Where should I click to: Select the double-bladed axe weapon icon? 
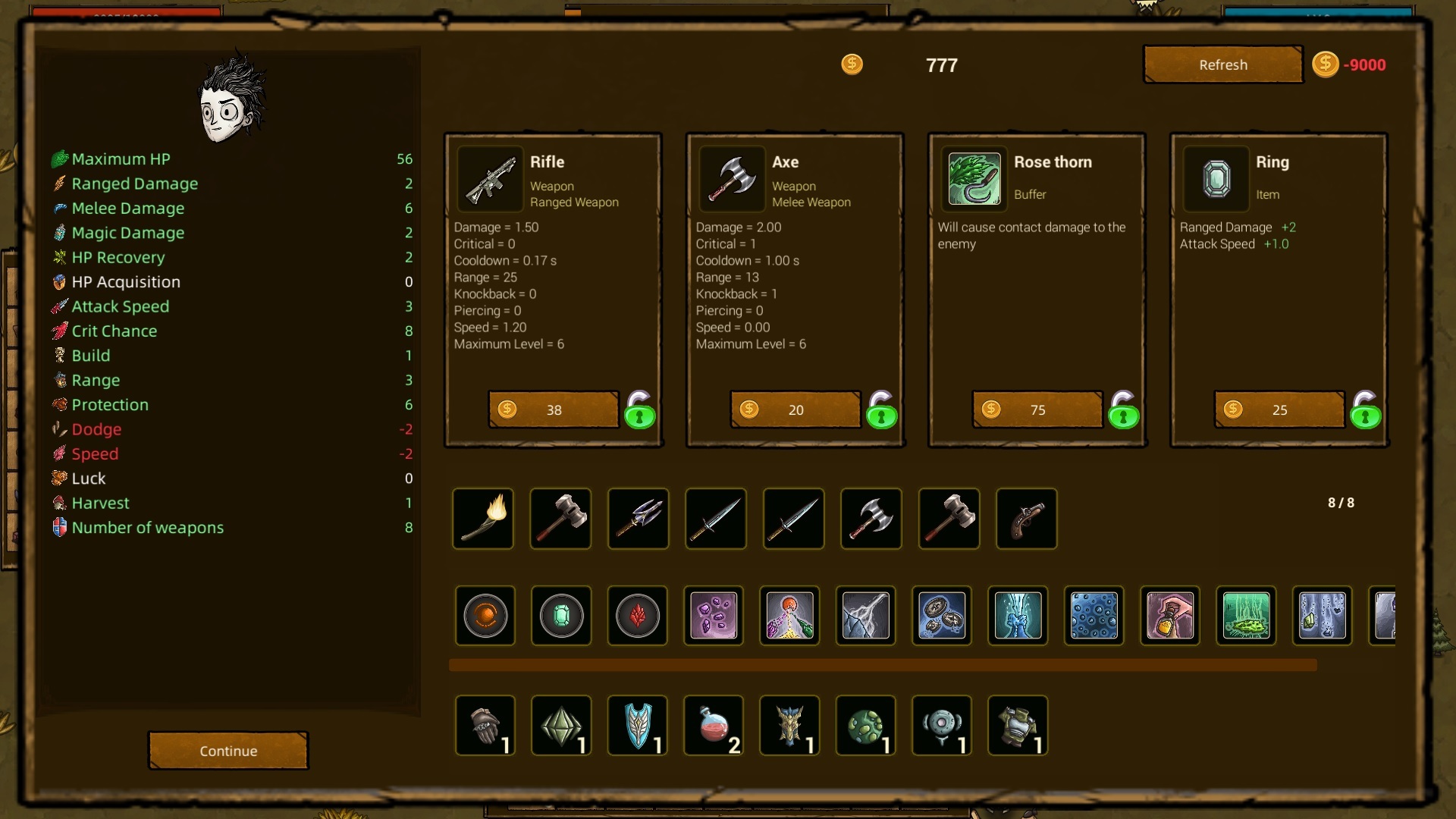point(871,519)
